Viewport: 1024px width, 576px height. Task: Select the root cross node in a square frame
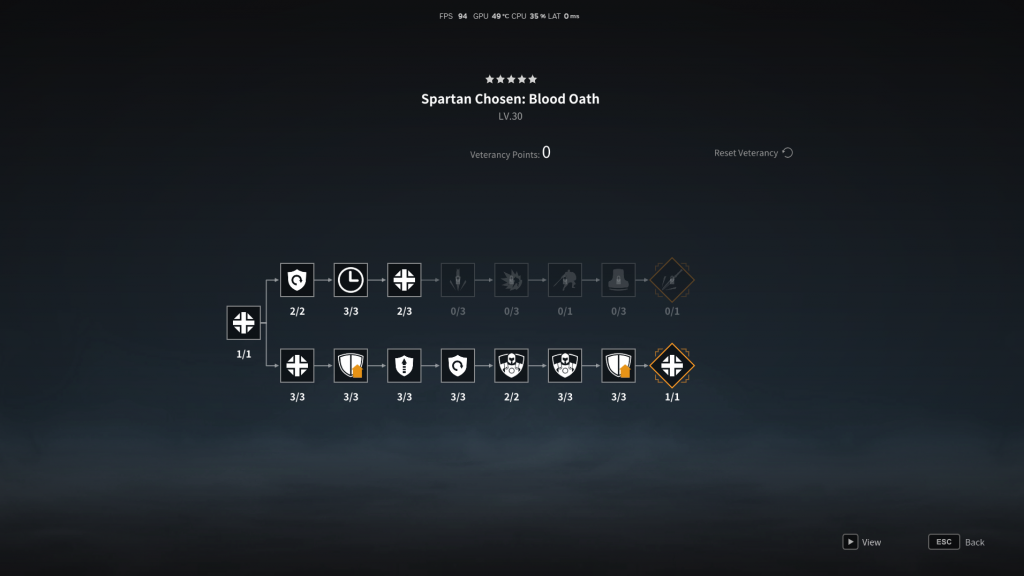tap(243, 323)
